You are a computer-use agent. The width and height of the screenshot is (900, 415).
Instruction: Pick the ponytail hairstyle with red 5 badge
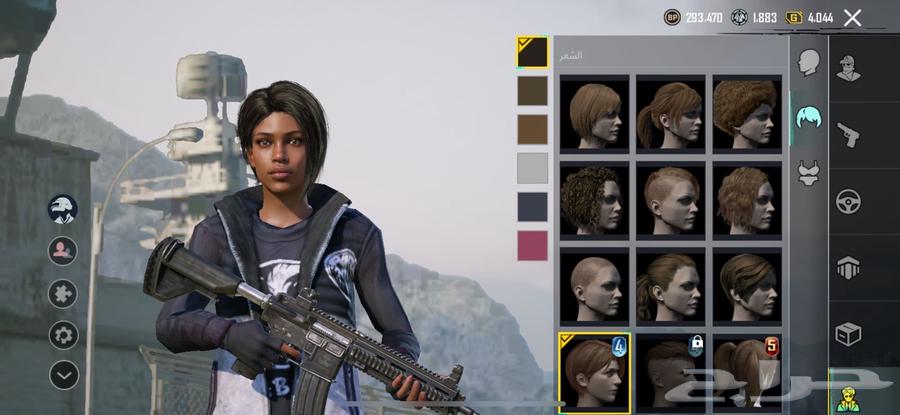[x=747, y=369]
